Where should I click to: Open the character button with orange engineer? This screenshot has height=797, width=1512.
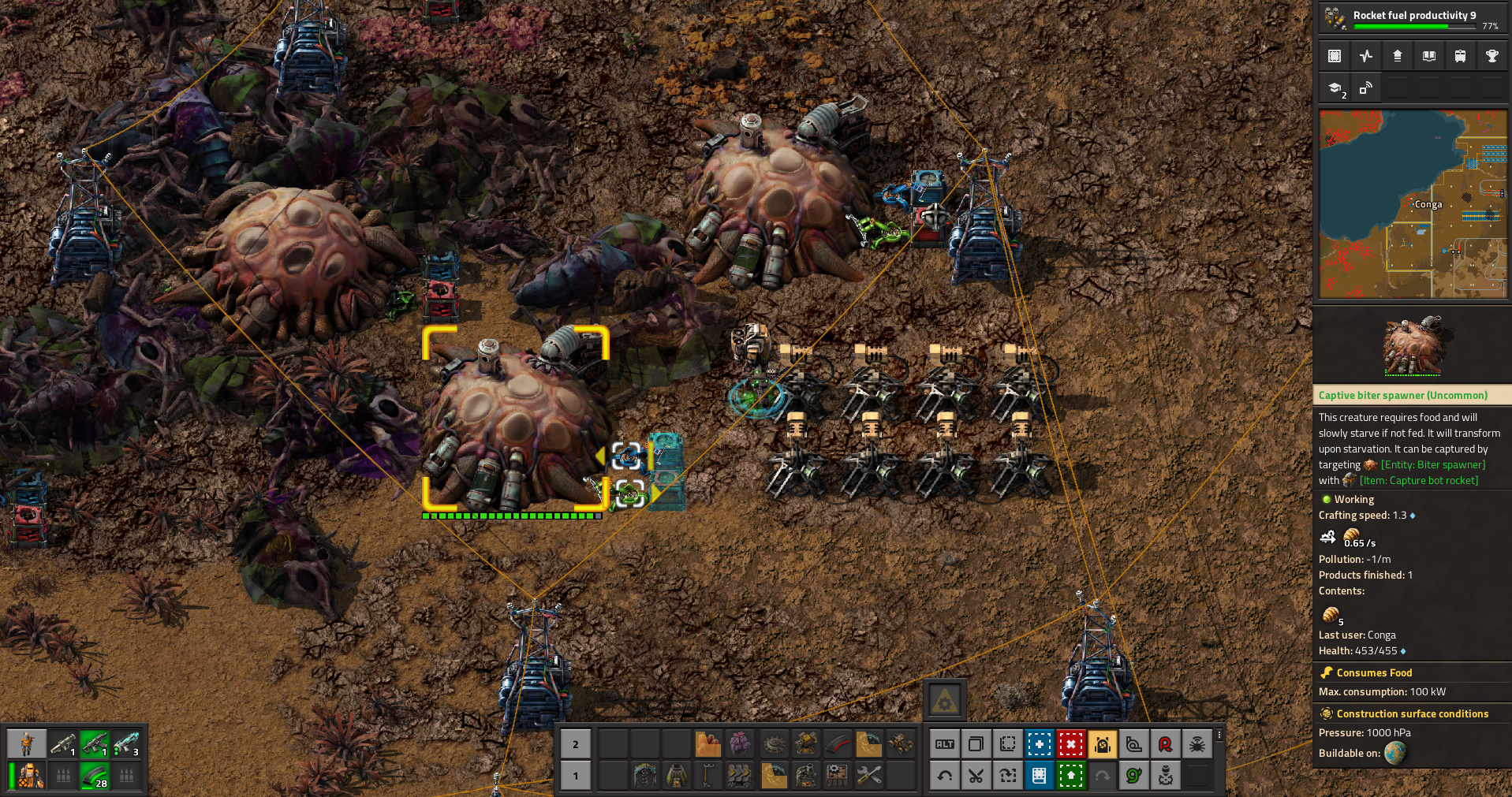tap(27, 743)
